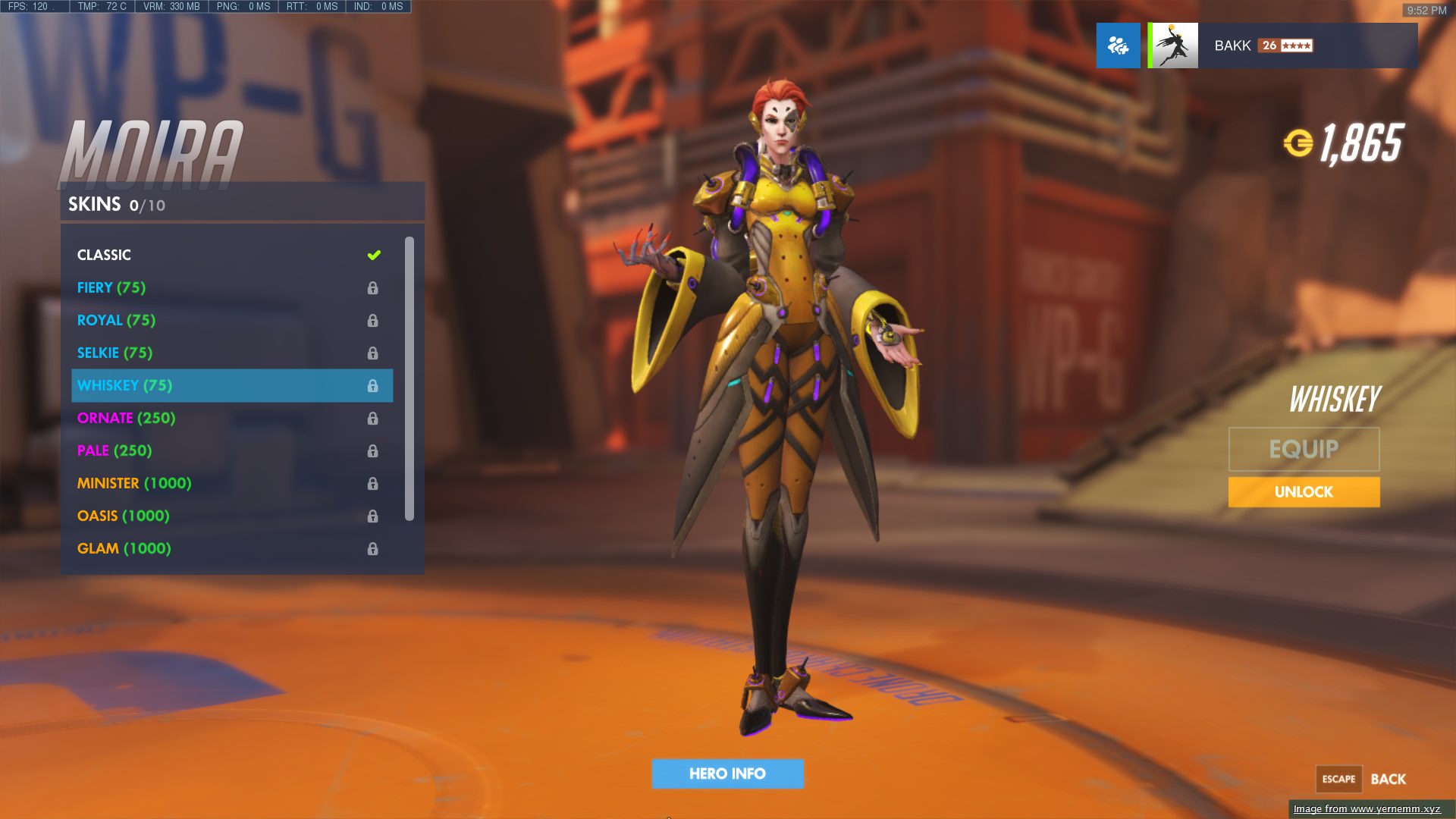Open the social friends icon

(x=1118, y=45)
